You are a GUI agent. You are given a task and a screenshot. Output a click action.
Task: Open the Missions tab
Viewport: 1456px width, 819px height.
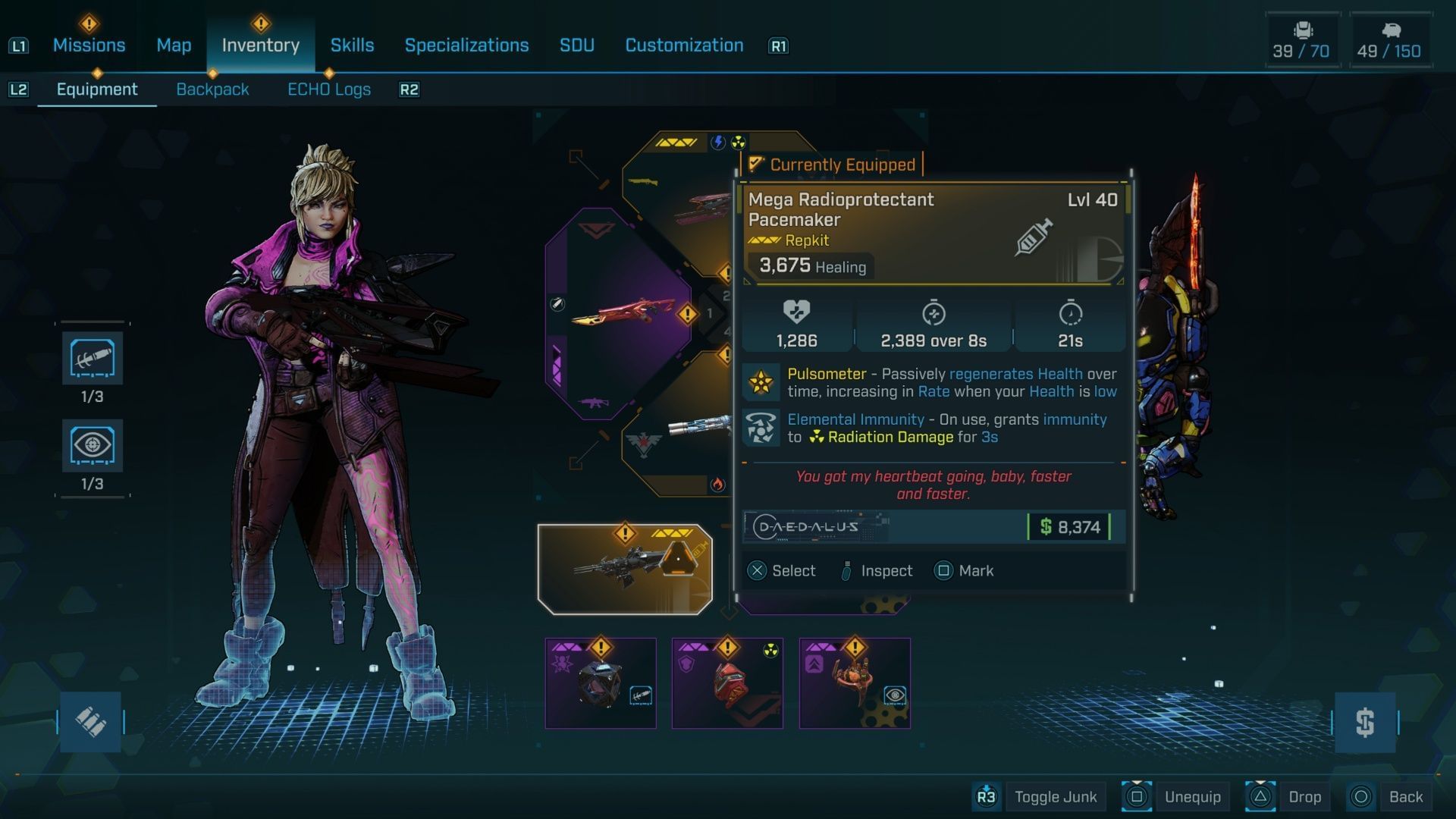pyautogui.click(x=89, y=45)
